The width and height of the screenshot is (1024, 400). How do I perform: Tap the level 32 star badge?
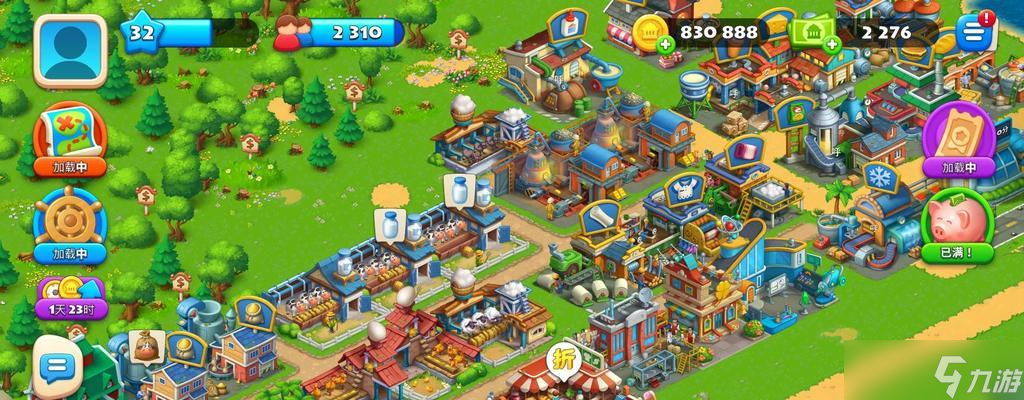[139, 33]
